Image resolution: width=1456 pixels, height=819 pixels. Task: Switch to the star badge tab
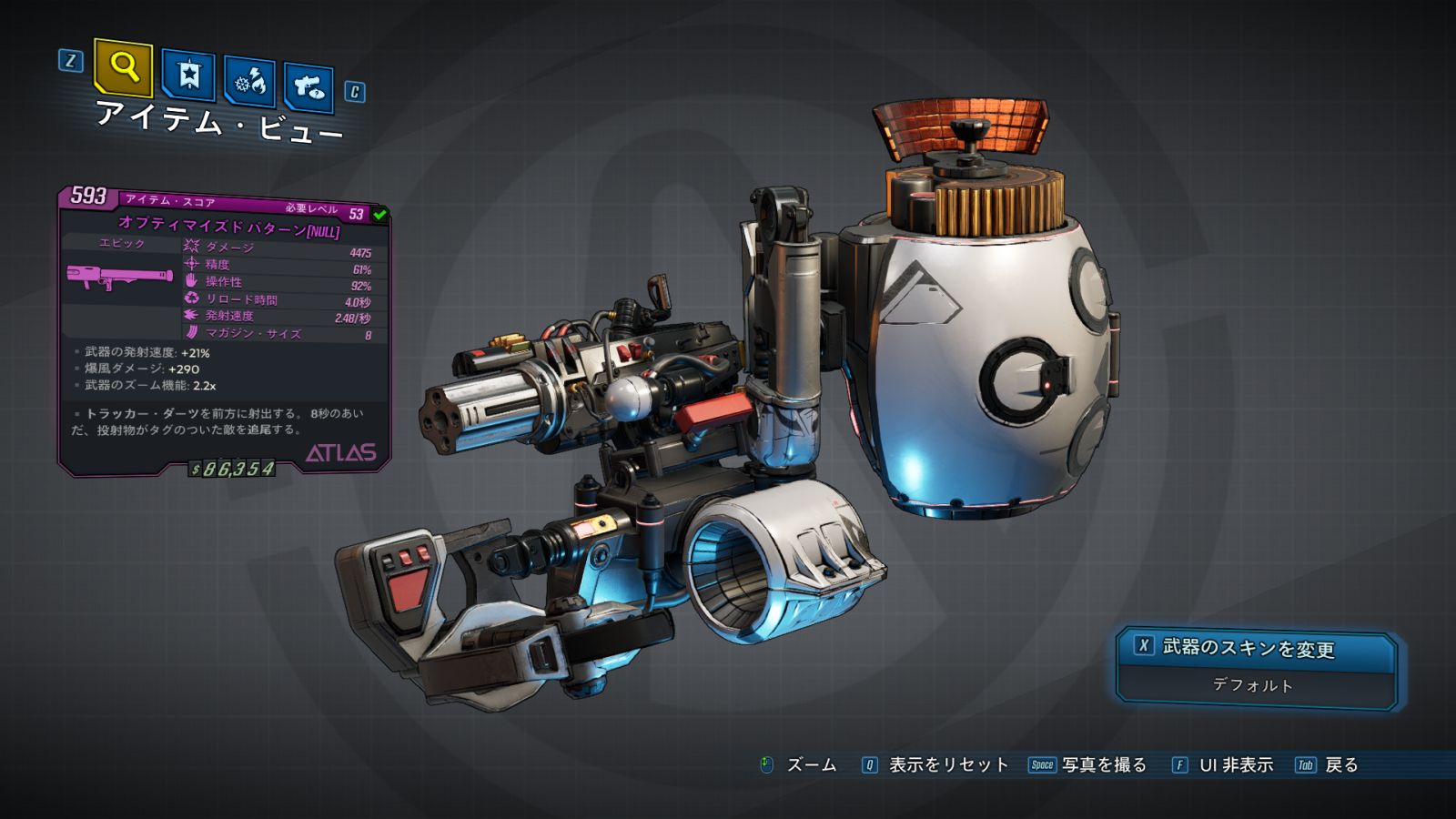pyautogui.click(x=188, y=76)
